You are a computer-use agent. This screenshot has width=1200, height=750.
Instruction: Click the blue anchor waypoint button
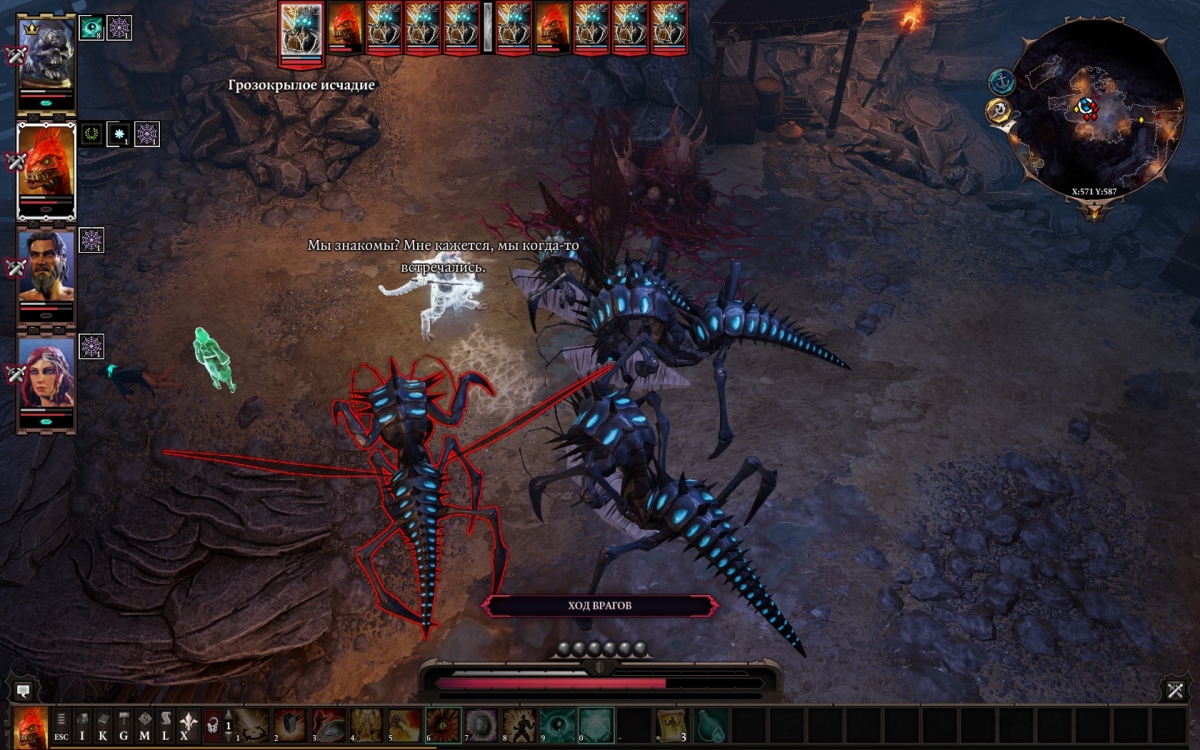point(1001,82)
